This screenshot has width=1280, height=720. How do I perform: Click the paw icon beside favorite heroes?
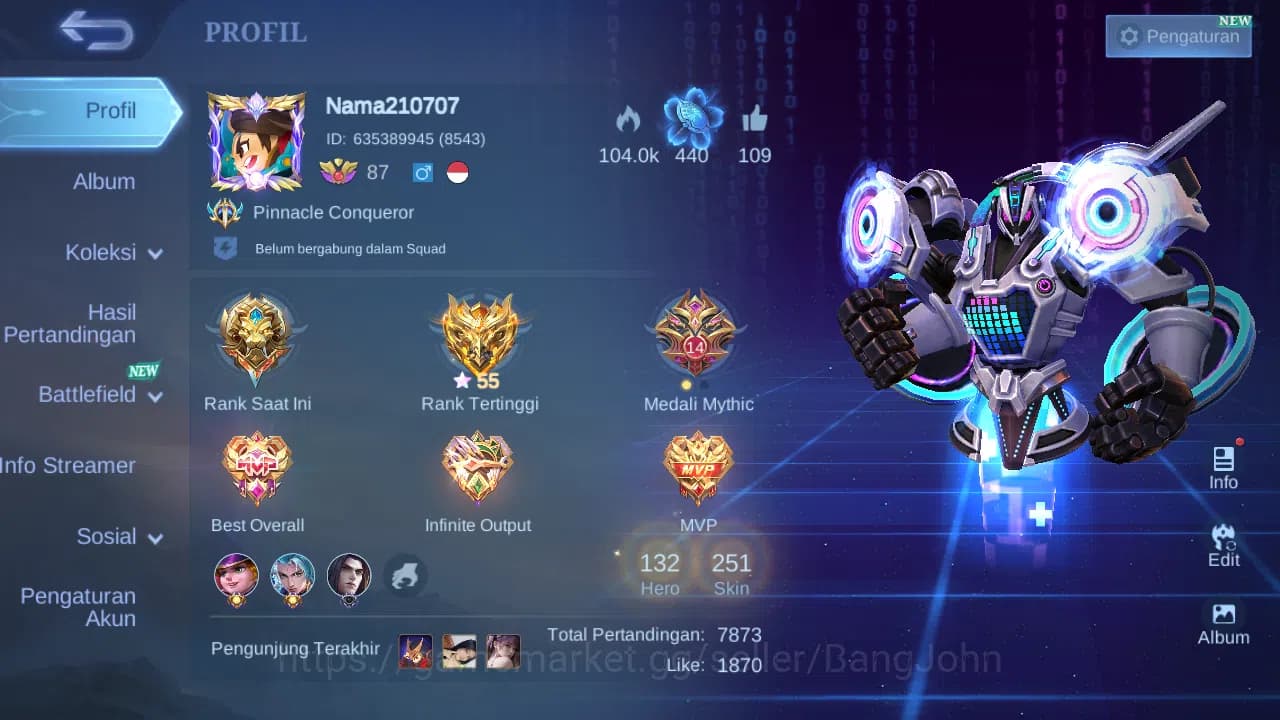(405, 577)
